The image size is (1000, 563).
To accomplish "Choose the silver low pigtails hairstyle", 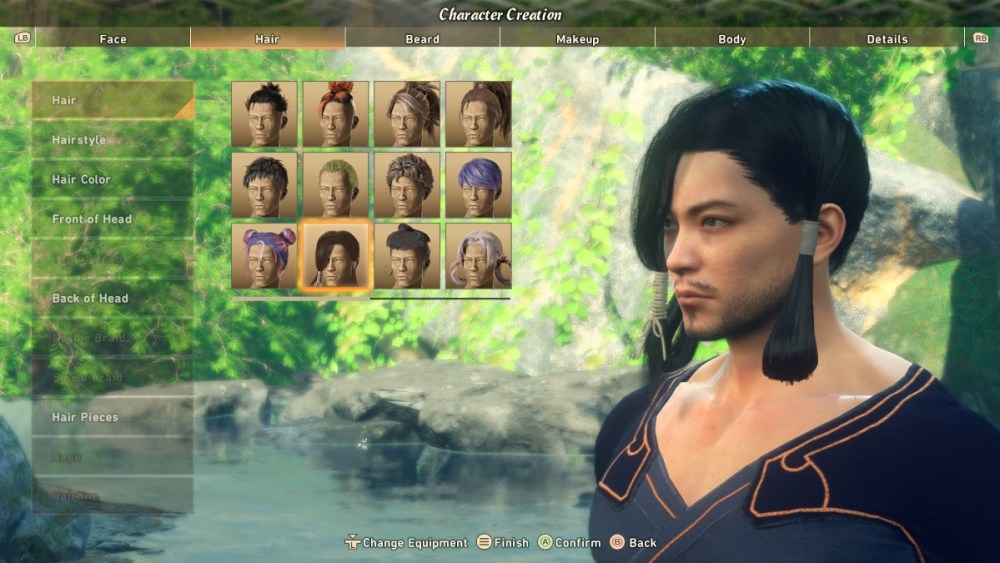I will click(478, 256).
